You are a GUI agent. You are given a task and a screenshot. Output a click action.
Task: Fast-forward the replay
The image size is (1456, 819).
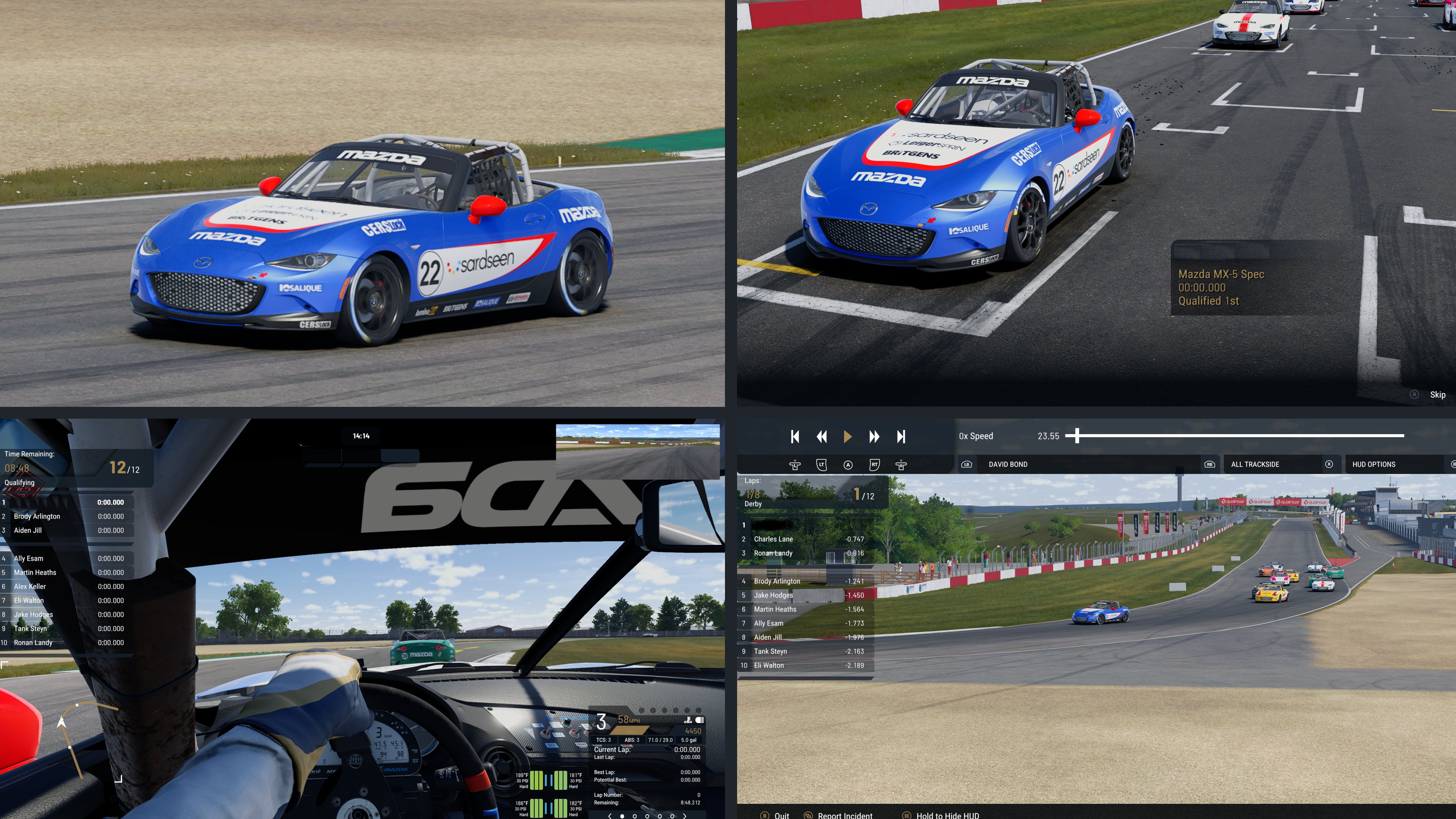(874, 436)
